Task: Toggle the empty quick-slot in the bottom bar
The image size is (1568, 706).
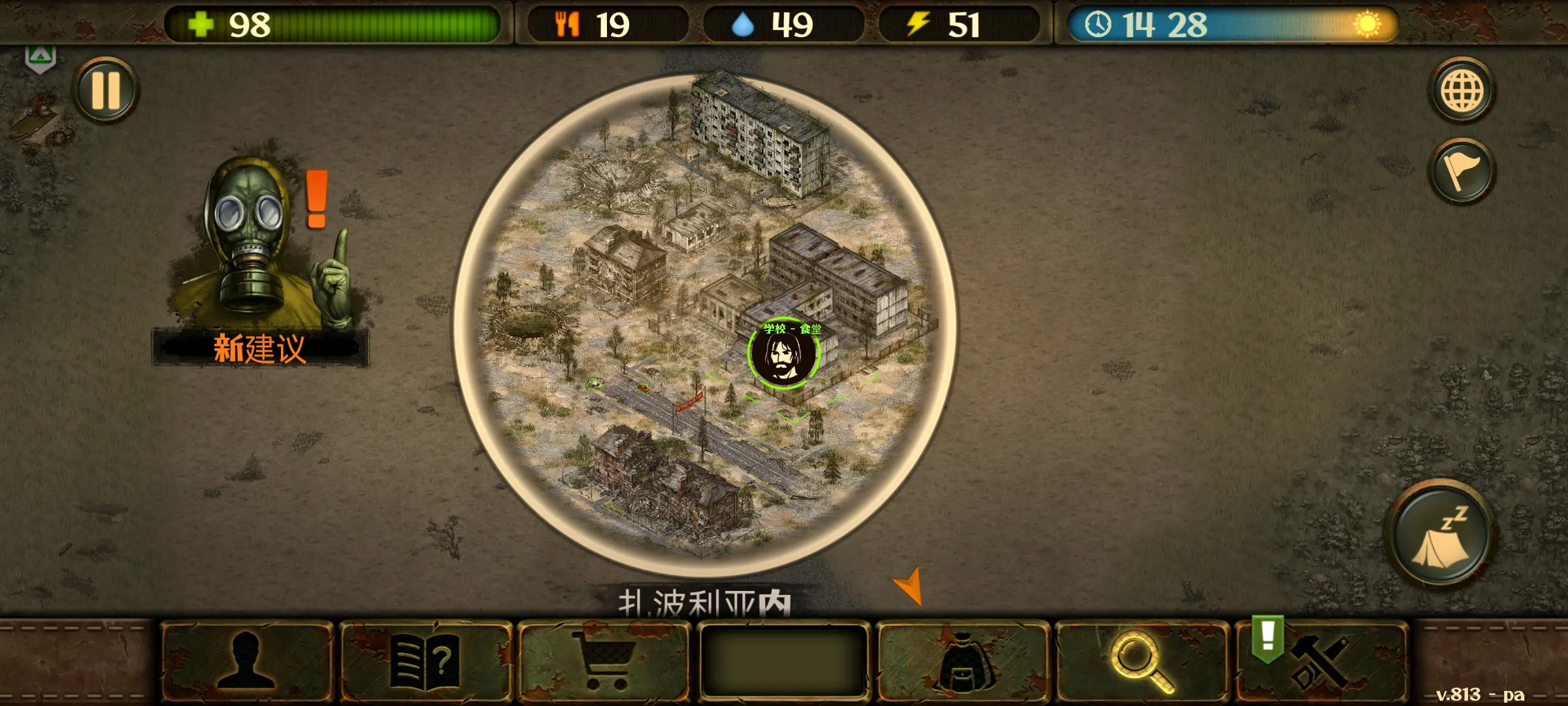Action: [x=783, y=662]
